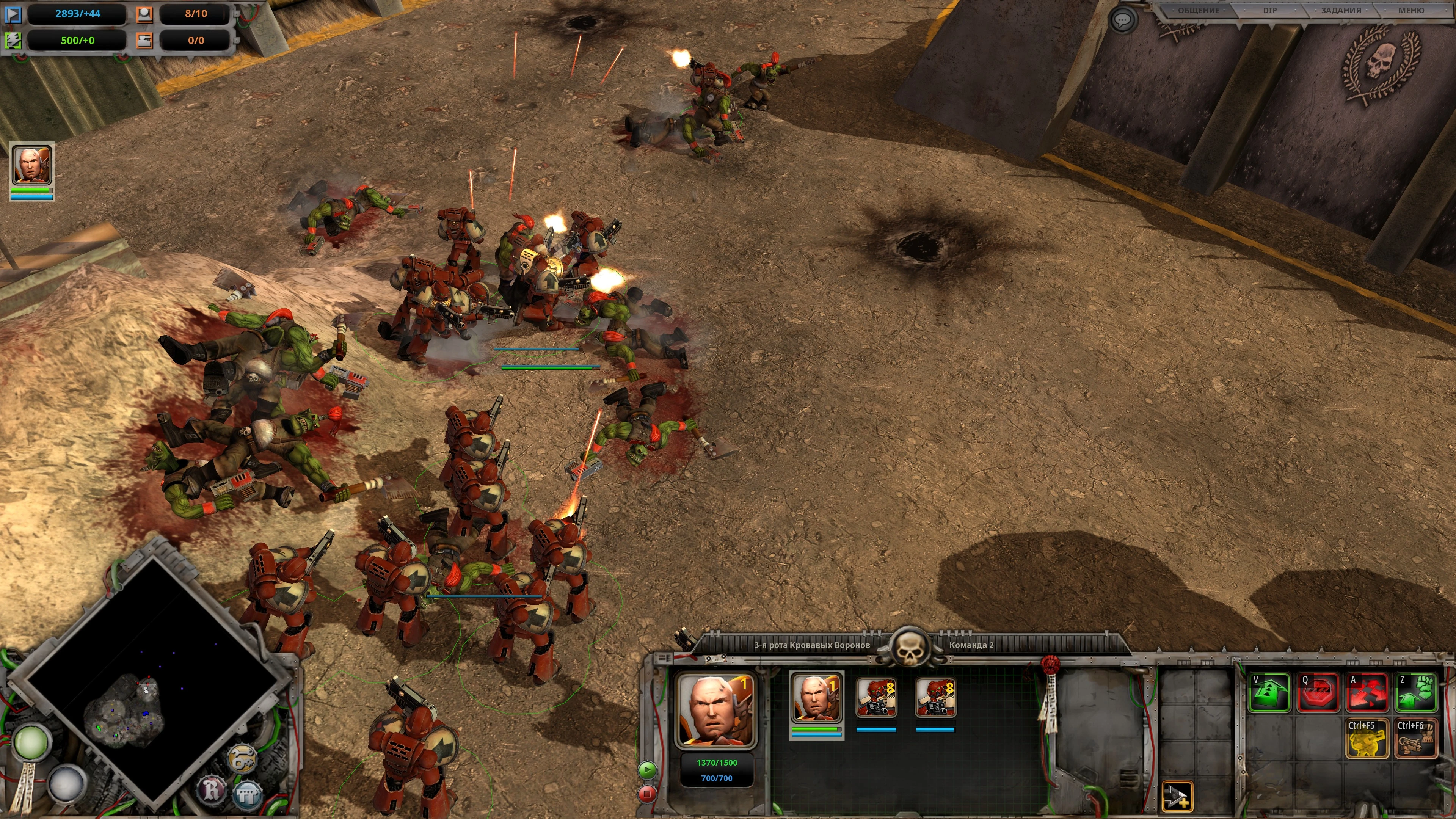Activate the green arrow V stance command
Screen dimensions: 1456x819
point(1269,692)
